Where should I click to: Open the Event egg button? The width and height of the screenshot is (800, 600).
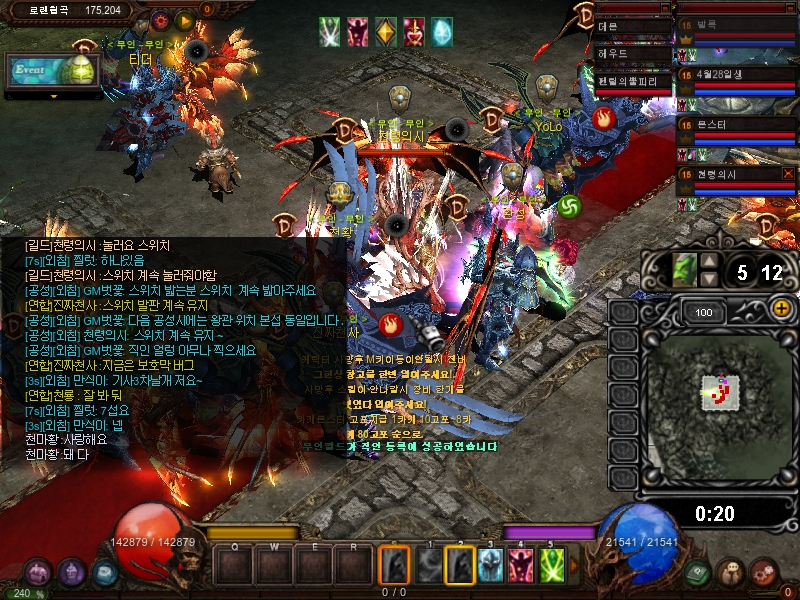52,70
